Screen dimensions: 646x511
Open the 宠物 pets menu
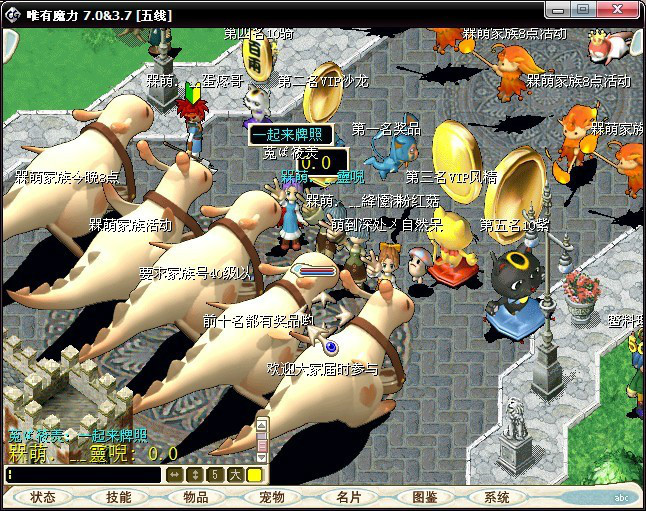[272, 497]
